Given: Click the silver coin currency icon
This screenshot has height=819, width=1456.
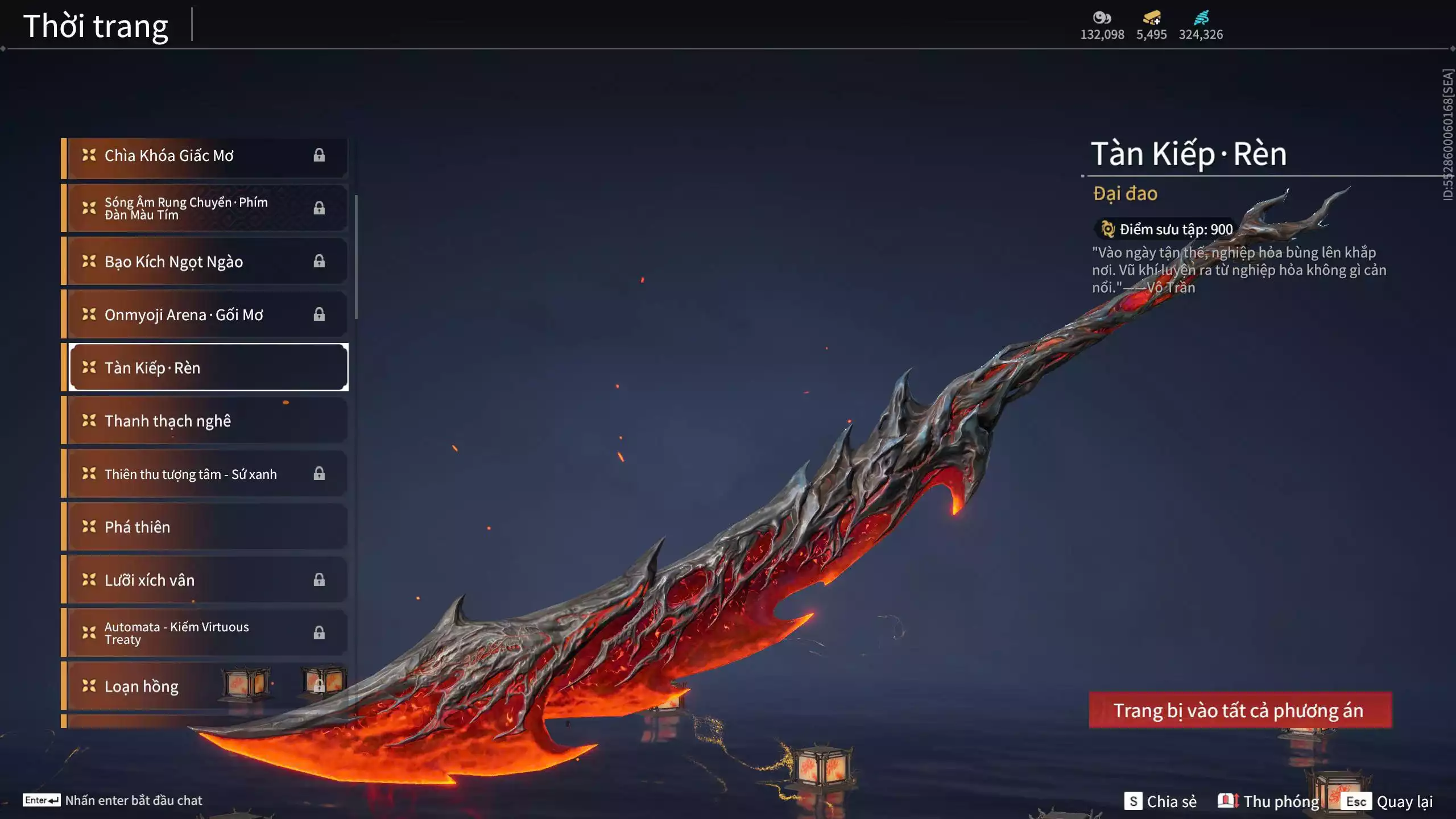Looking at the screenshot, I should pyautogui.click(x=1102, y=18).
